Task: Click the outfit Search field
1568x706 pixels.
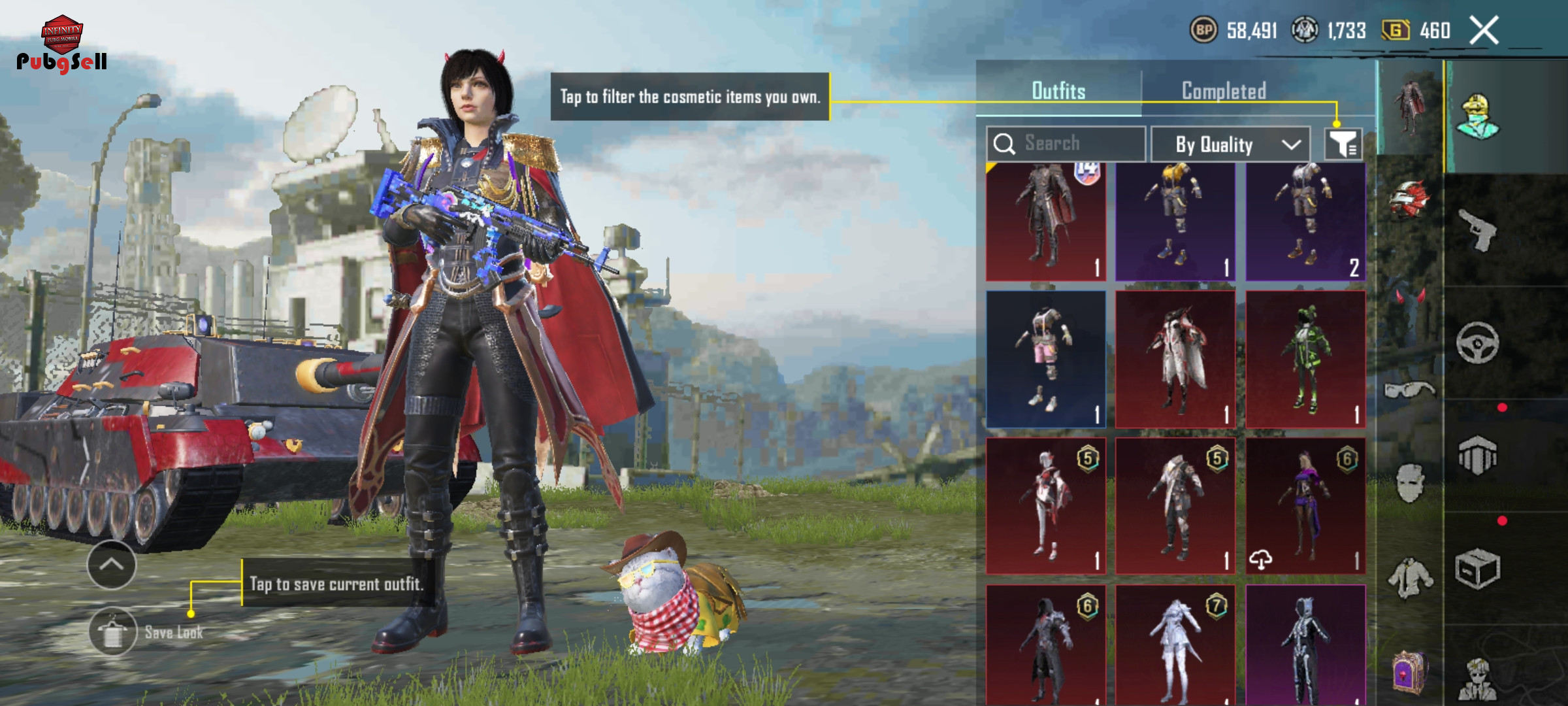Action: coord(1066,143)
